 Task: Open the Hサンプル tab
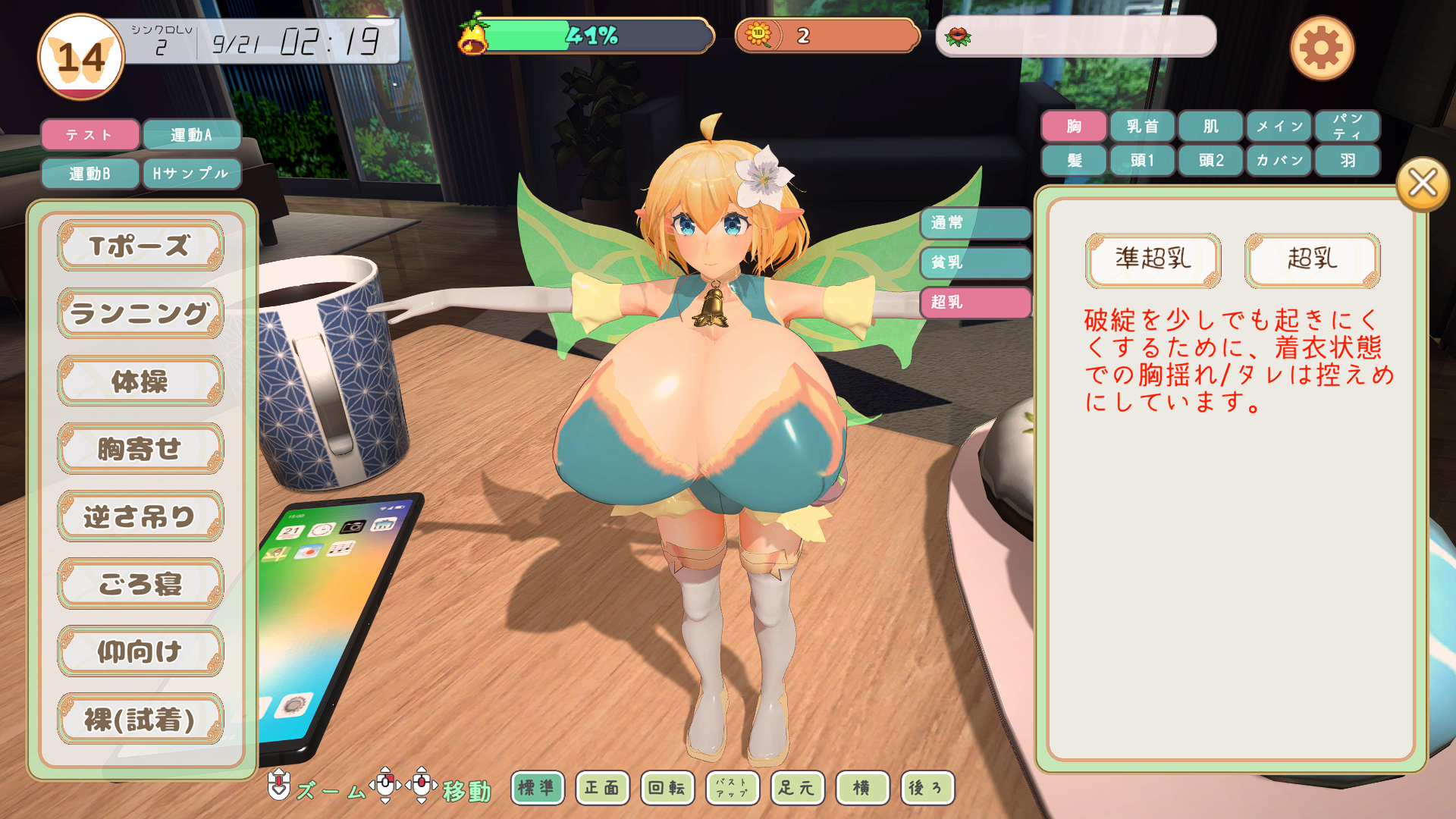click(191, 174)
